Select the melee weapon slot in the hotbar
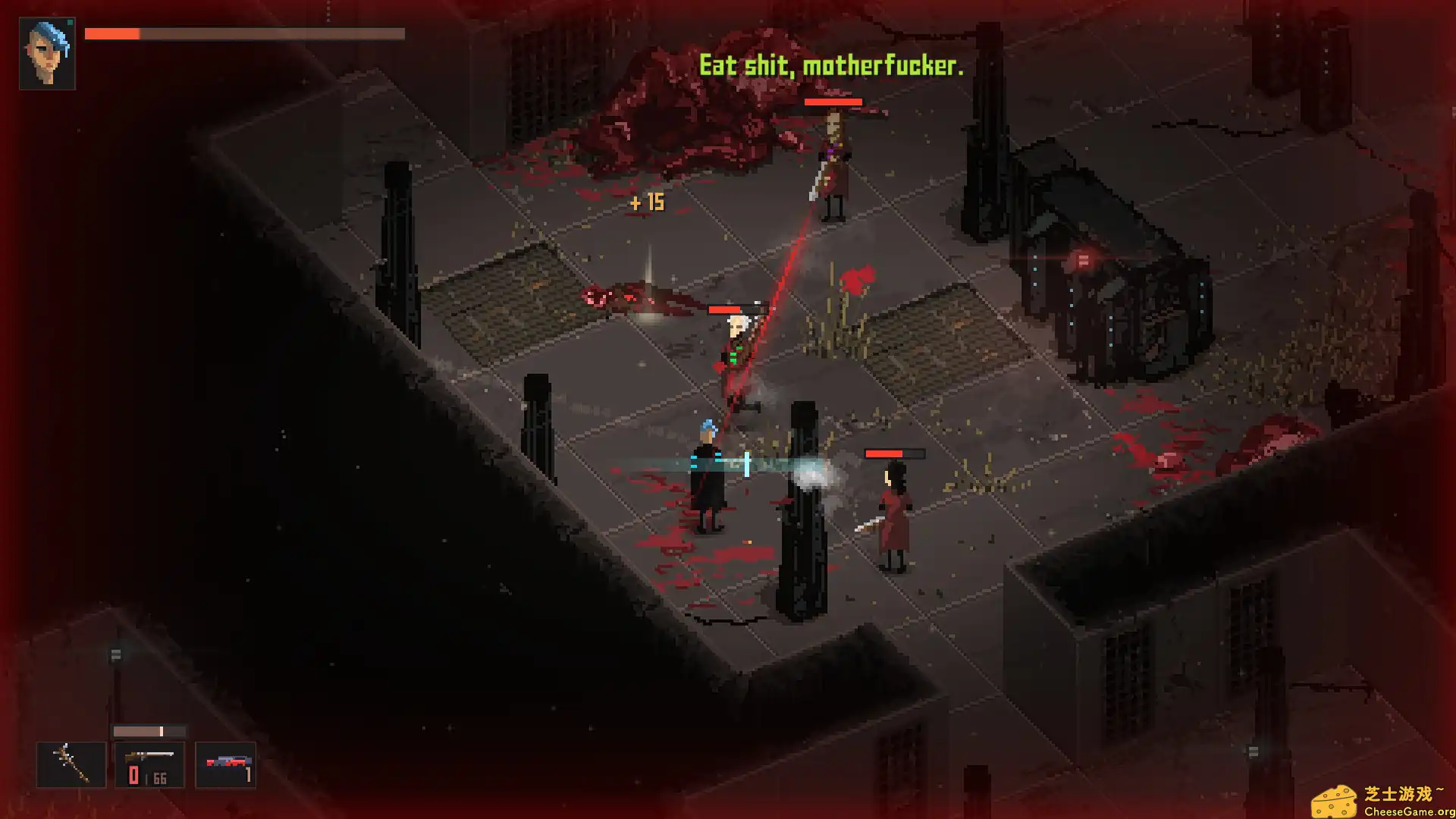This screenshot has width=1456, height=819. pos(71,763)
